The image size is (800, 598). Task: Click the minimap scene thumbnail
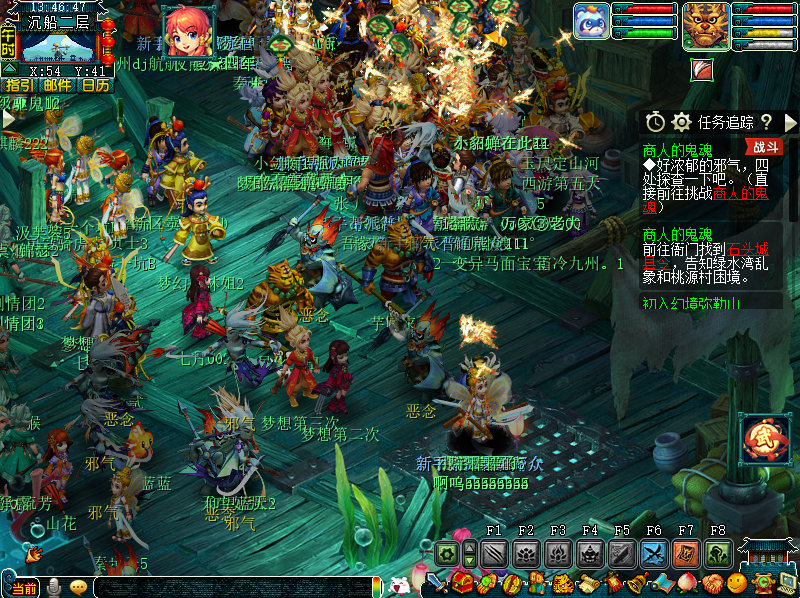(x=58, y=46)
